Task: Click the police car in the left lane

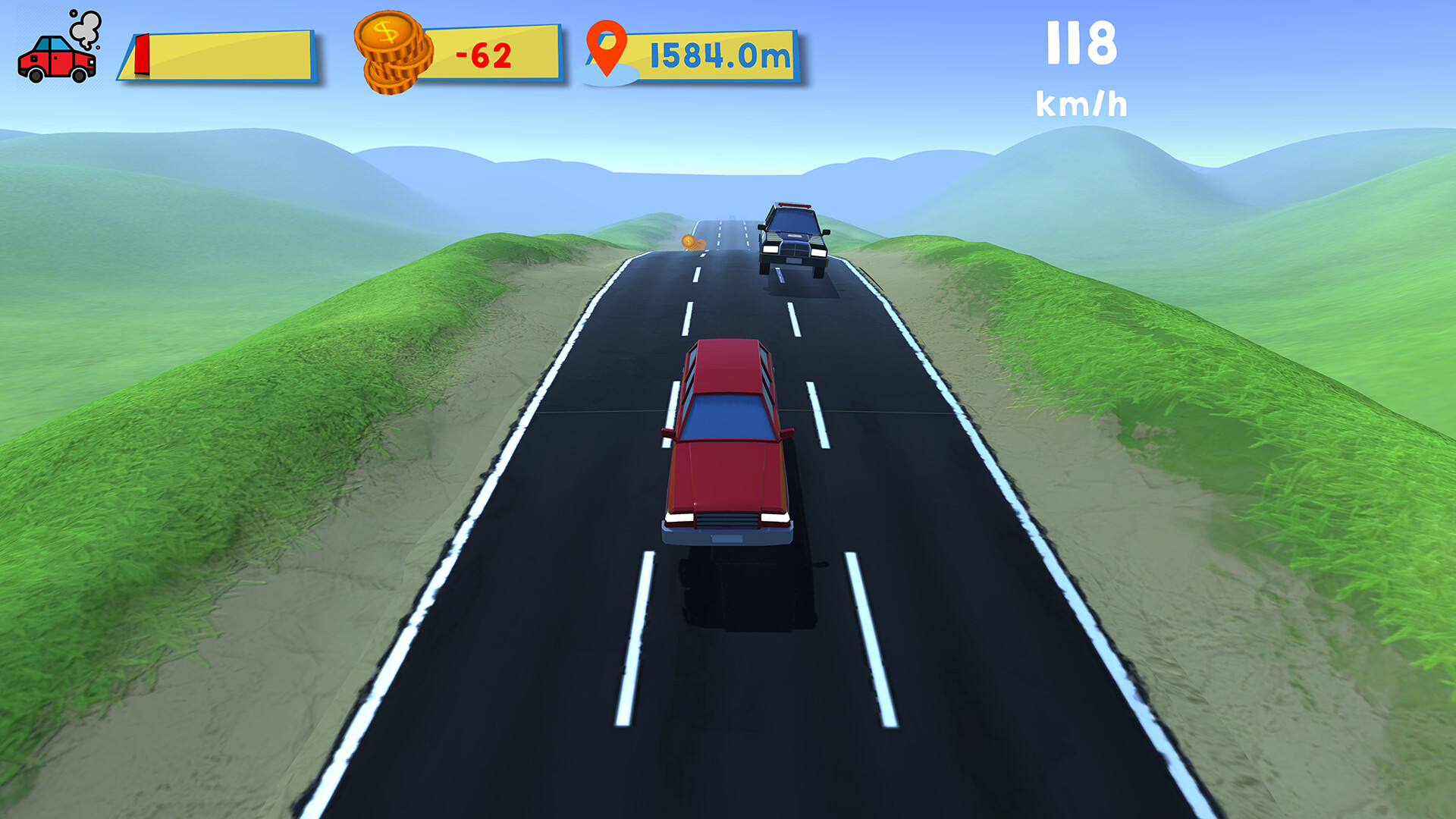Action: (x=794, y=239)
